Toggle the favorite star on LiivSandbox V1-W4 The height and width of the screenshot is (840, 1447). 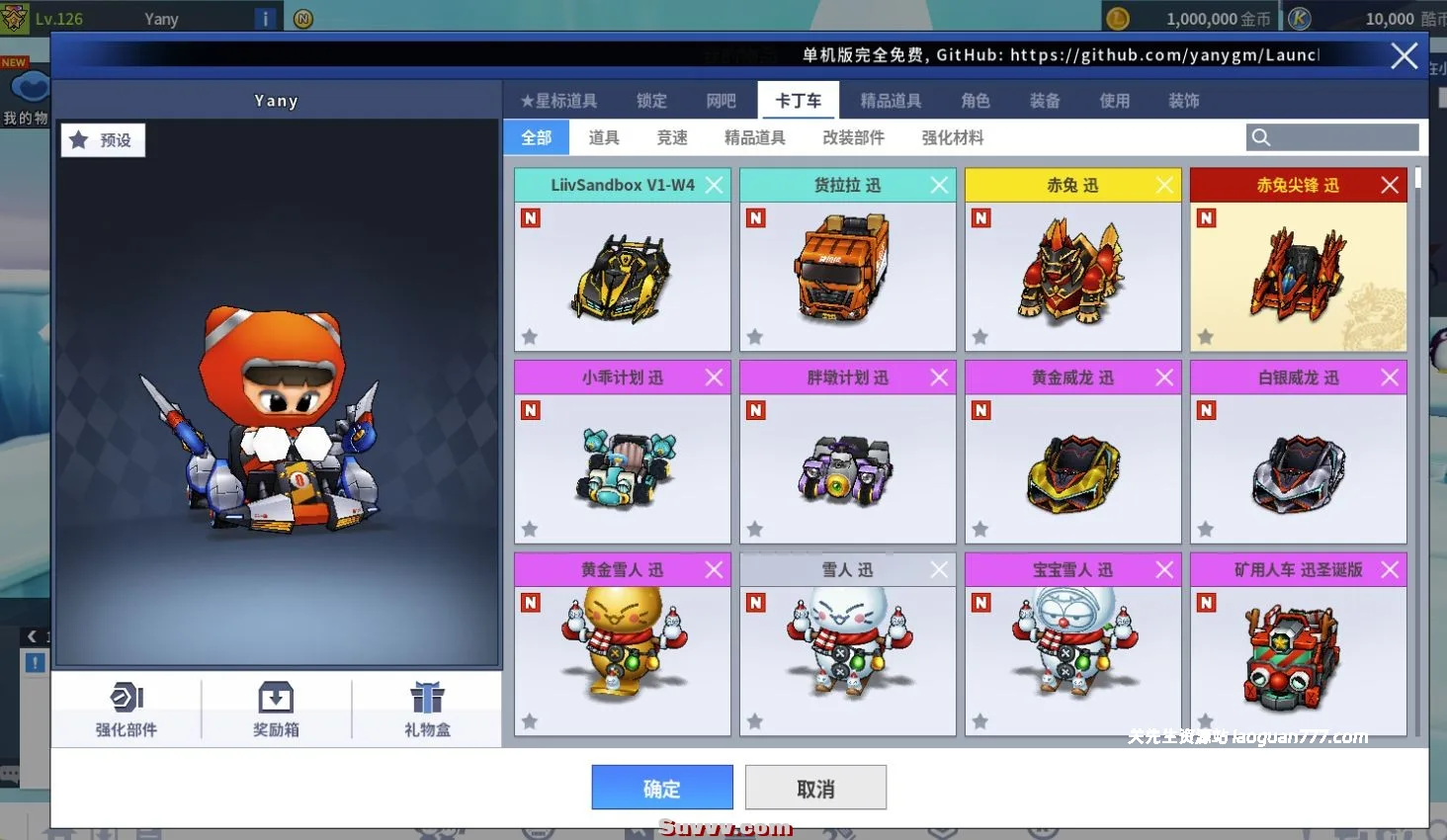529,337
